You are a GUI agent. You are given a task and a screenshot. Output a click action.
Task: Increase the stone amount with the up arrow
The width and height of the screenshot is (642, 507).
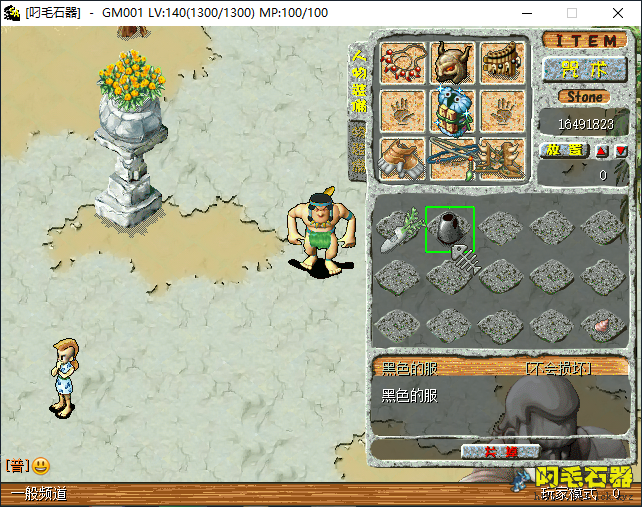(x=602, y=151)
